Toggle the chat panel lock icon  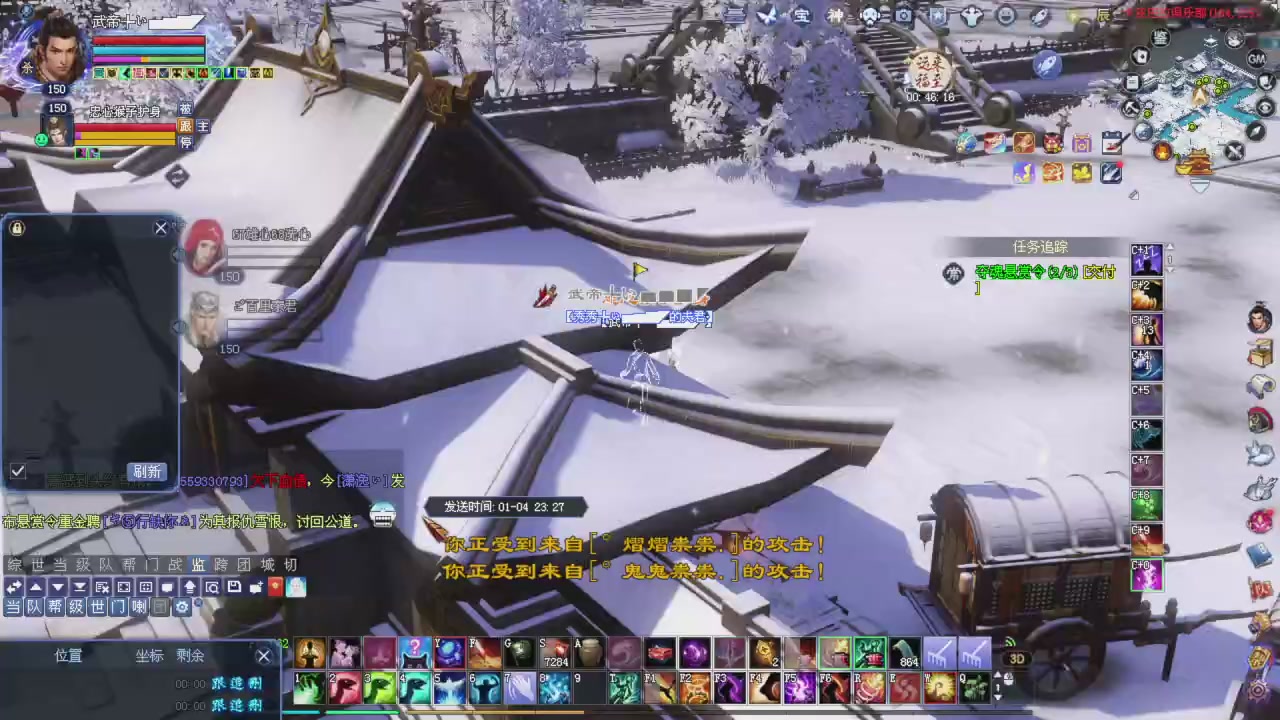tap(16, 228)
